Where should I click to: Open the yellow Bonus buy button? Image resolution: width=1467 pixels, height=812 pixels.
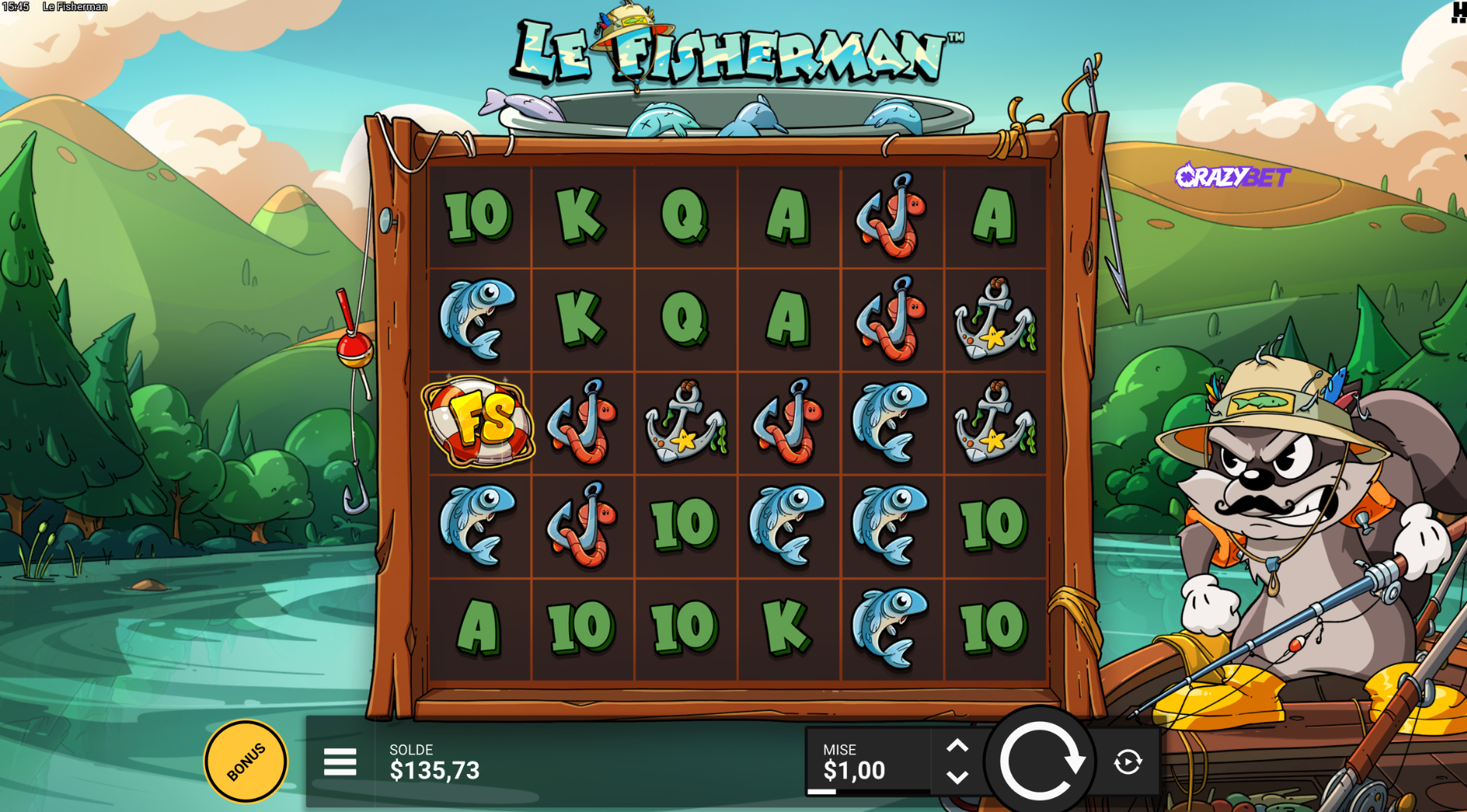point(246,761)
